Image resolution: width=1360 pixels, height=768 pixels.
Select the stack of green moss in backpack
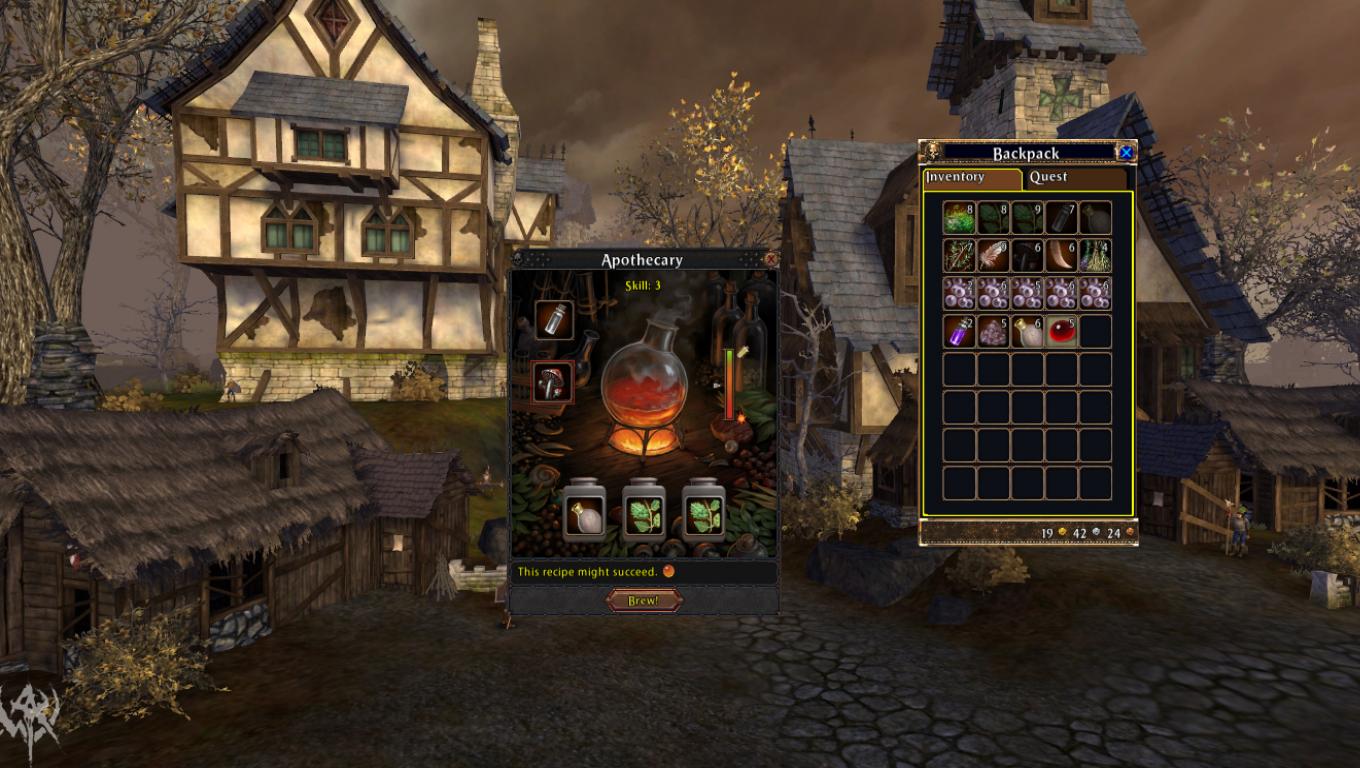tap(959, 218)
